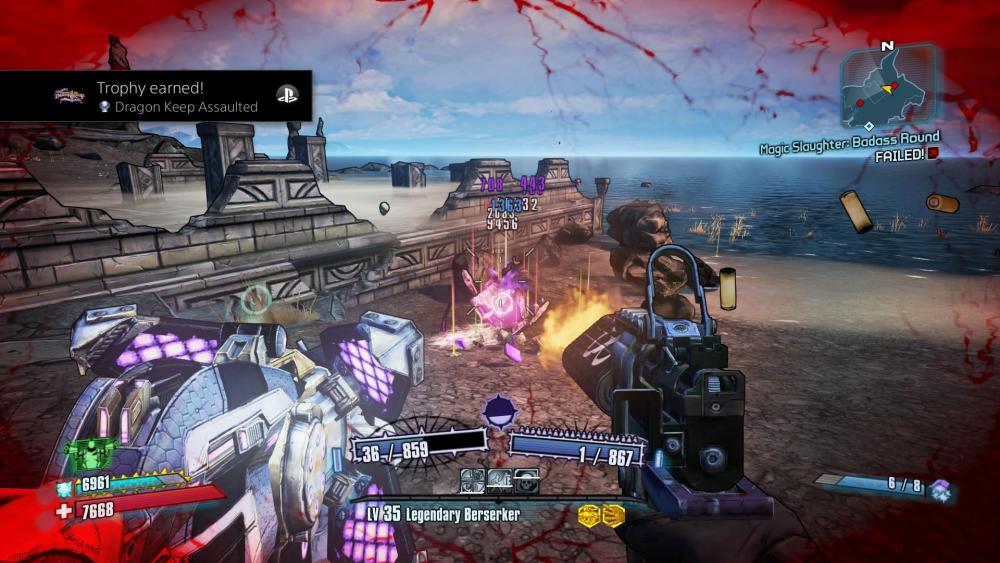
Task: Click the first gold Badass token icon
Action: 589,515
